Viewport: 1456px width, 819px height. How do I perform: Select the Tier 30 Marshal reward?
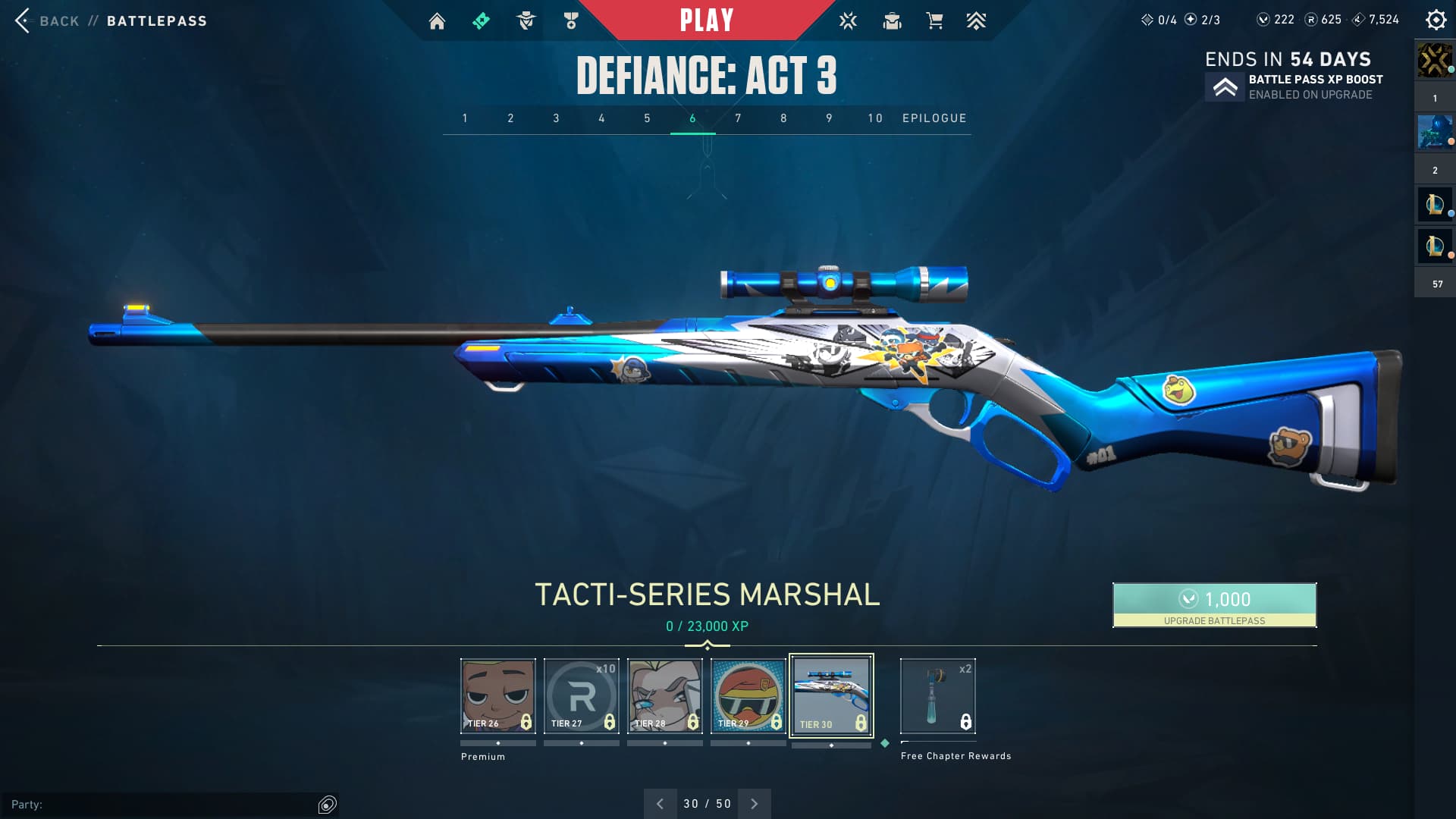tap(831, 695)
